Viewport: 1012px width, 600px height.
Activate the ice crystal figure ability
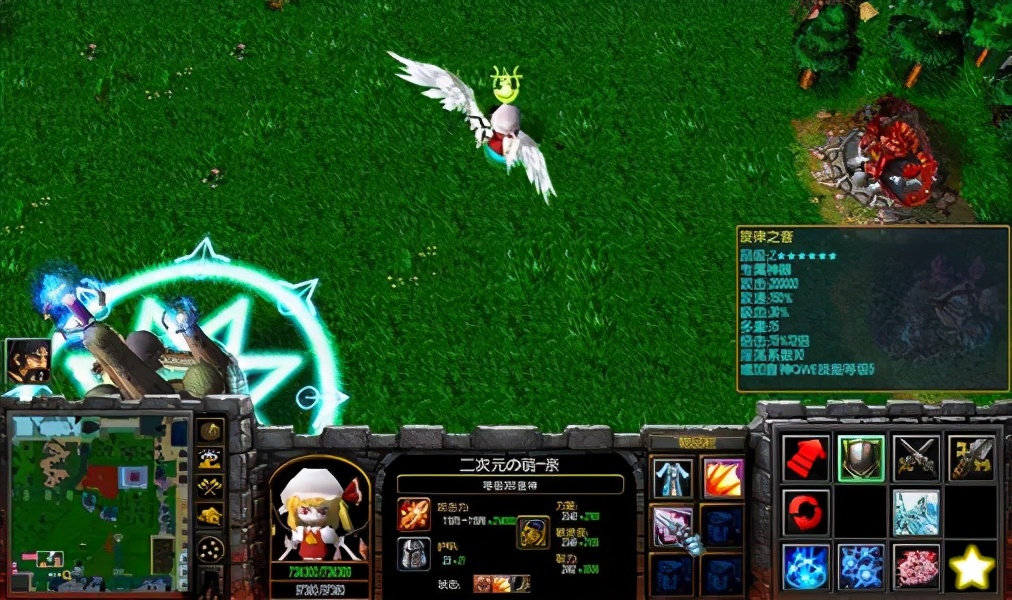tap(915, 511)
